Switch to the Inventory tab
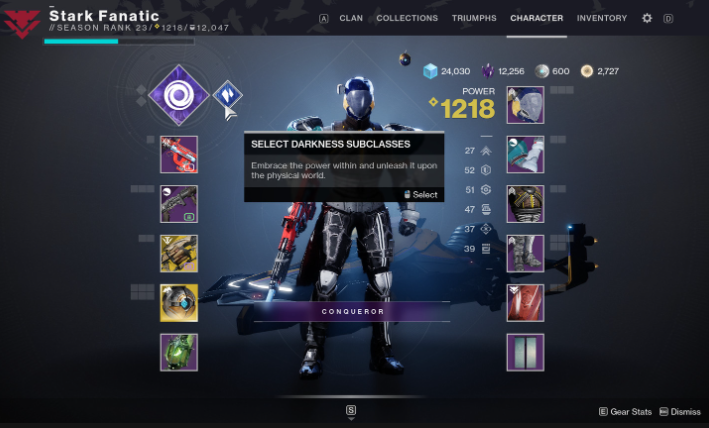 pos(602,18)
